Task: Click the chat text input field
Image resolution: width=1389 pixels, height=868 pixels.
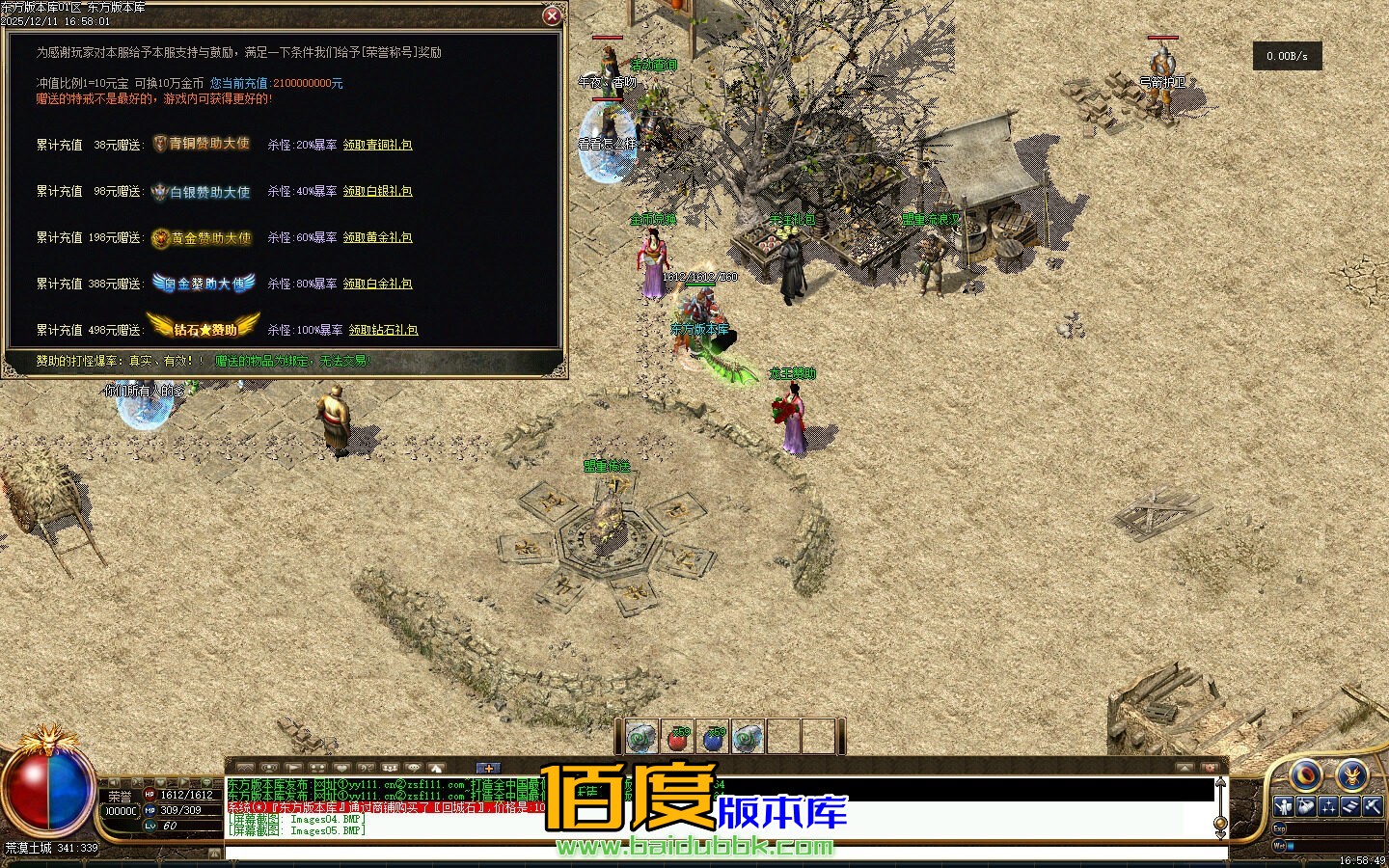Action: point(723,854)
